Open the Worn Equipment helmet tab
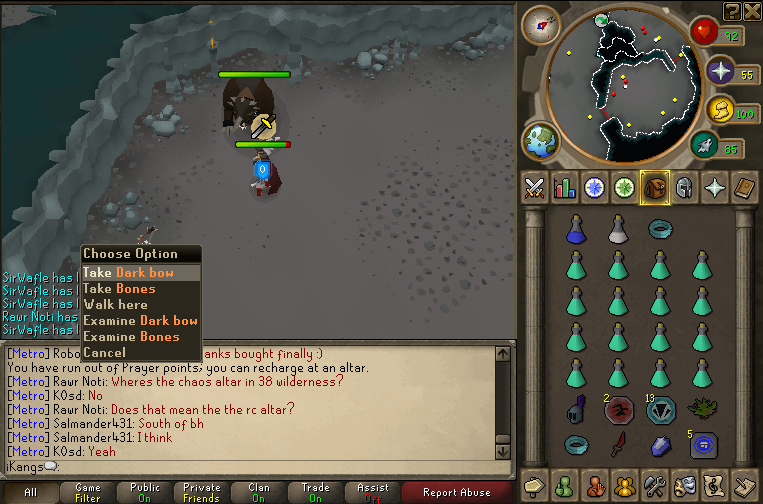The width and height of the screenshot is (763, 504). coord(685,187)
